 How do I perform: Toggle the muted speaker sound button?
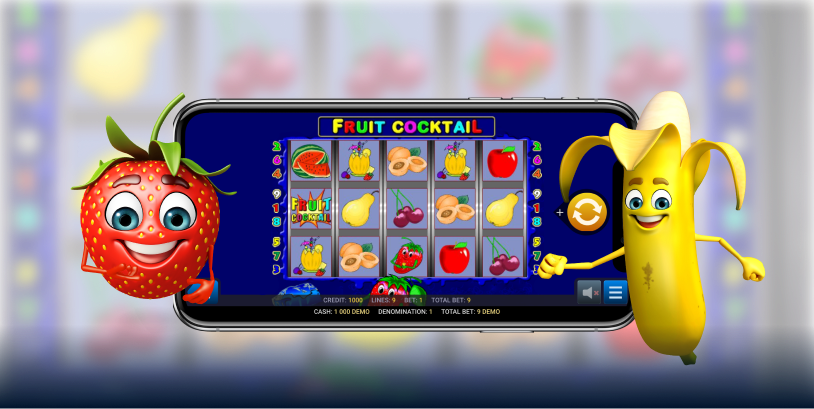click(x=591, y=292)
